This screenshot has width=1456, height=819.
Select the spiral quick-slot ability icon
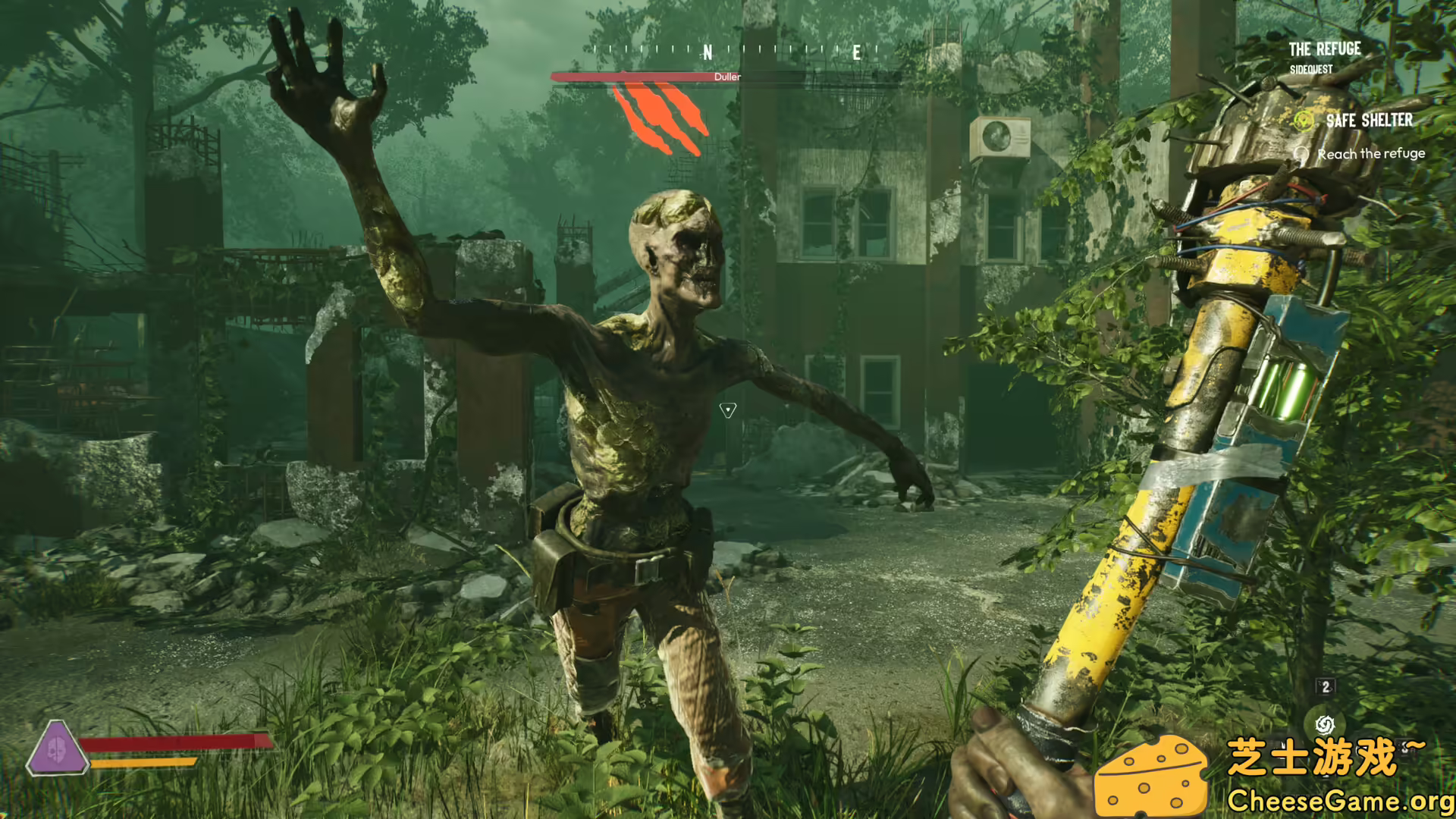(1325, 724)
